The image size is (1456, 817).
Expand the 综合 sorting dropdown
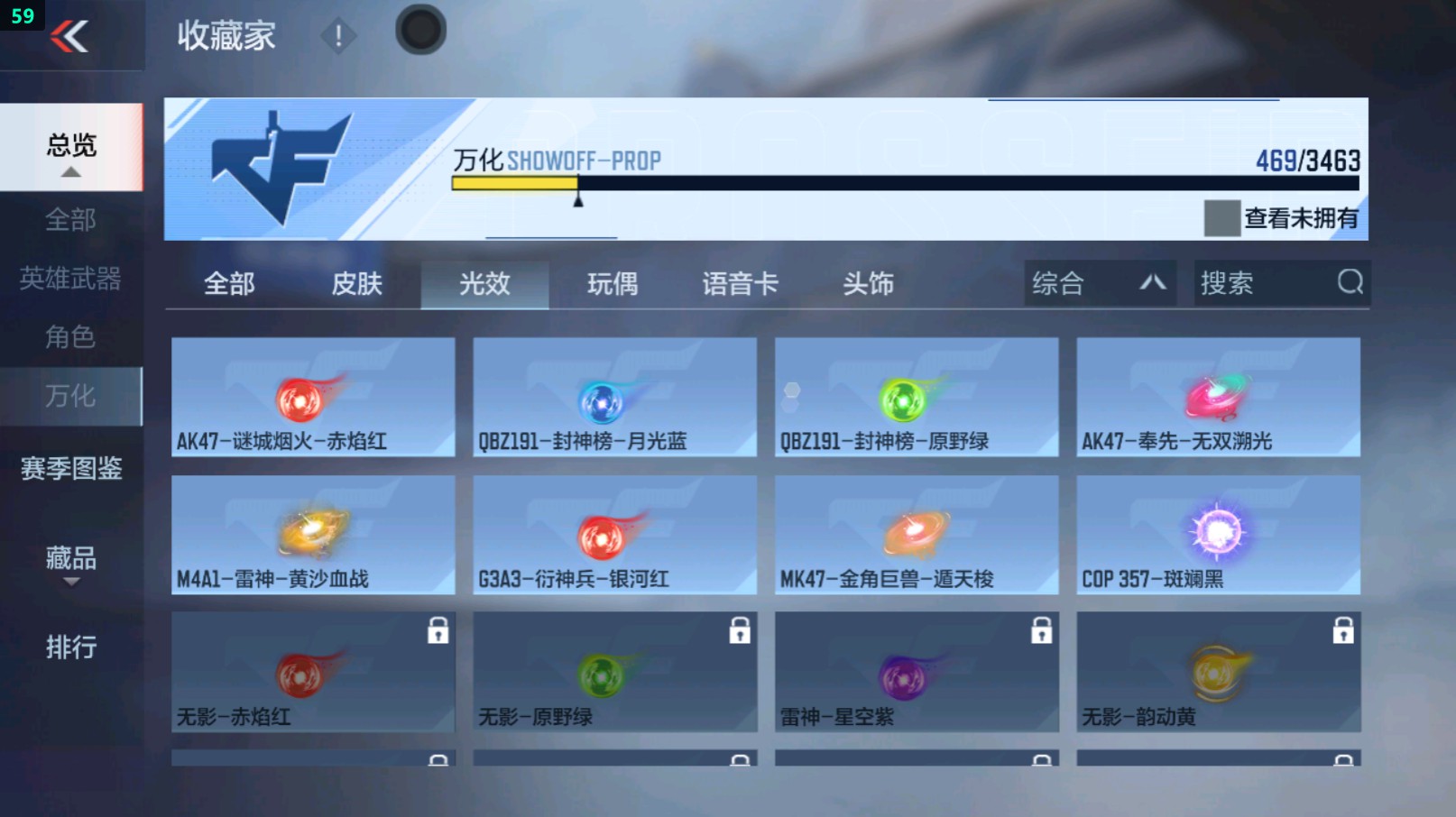click(x=1099, y=283)
